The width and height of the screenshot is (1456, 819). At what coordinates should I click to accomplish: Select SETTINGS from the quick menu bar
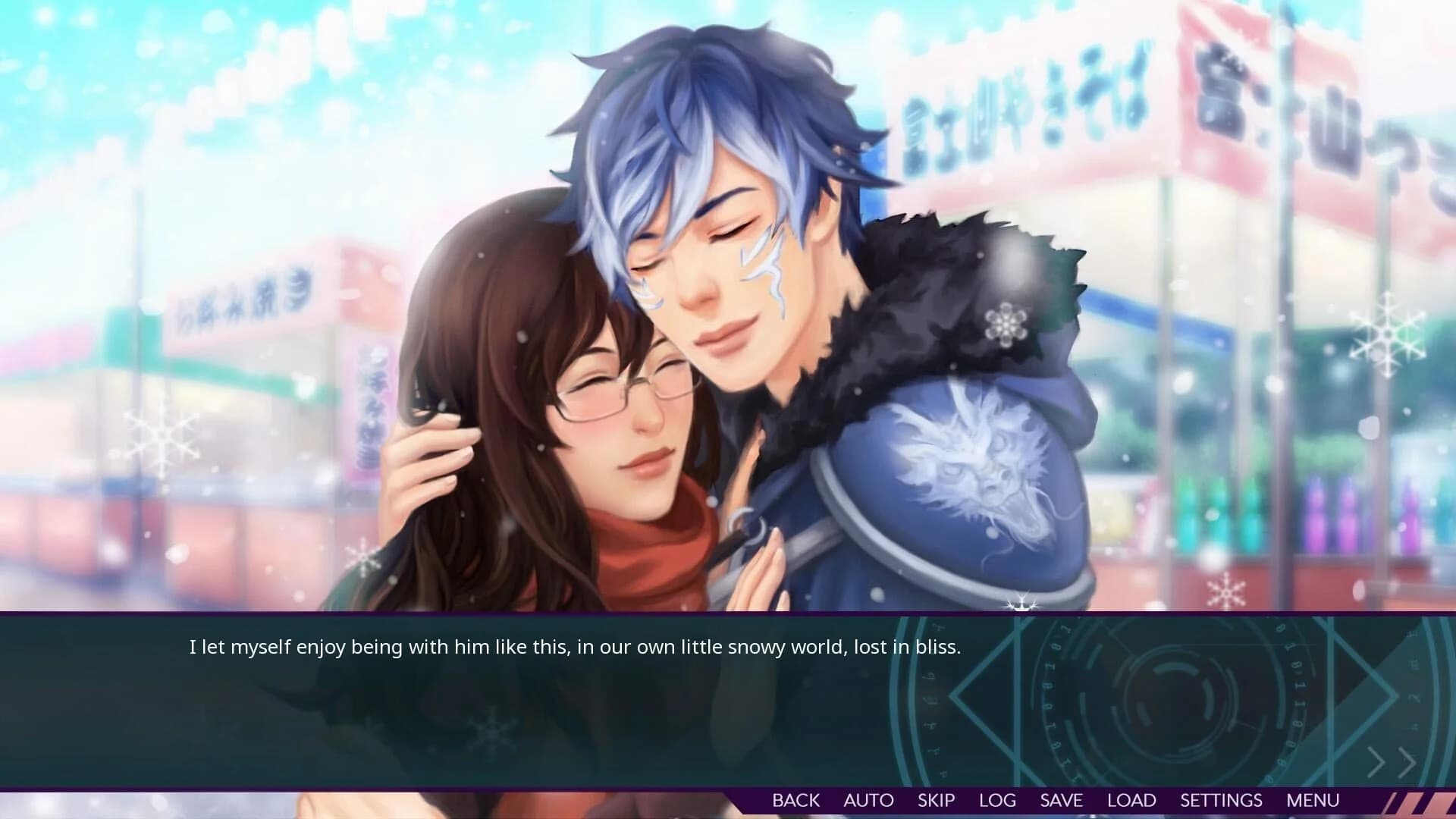(1221, 800)
